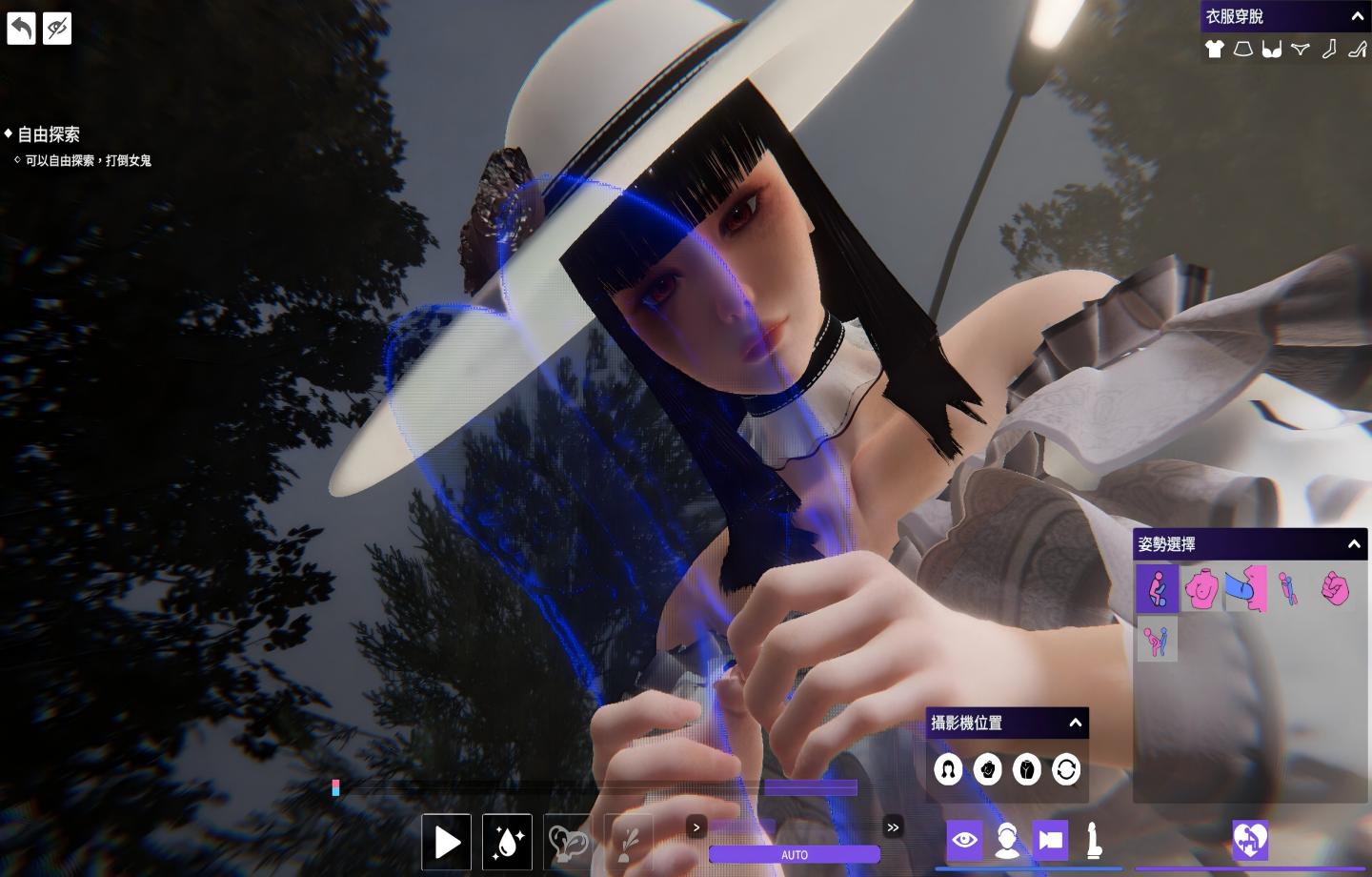Select the character icon next to the eye toggle
This screenshot has height=877, width=1372.
coord(1006,840)
